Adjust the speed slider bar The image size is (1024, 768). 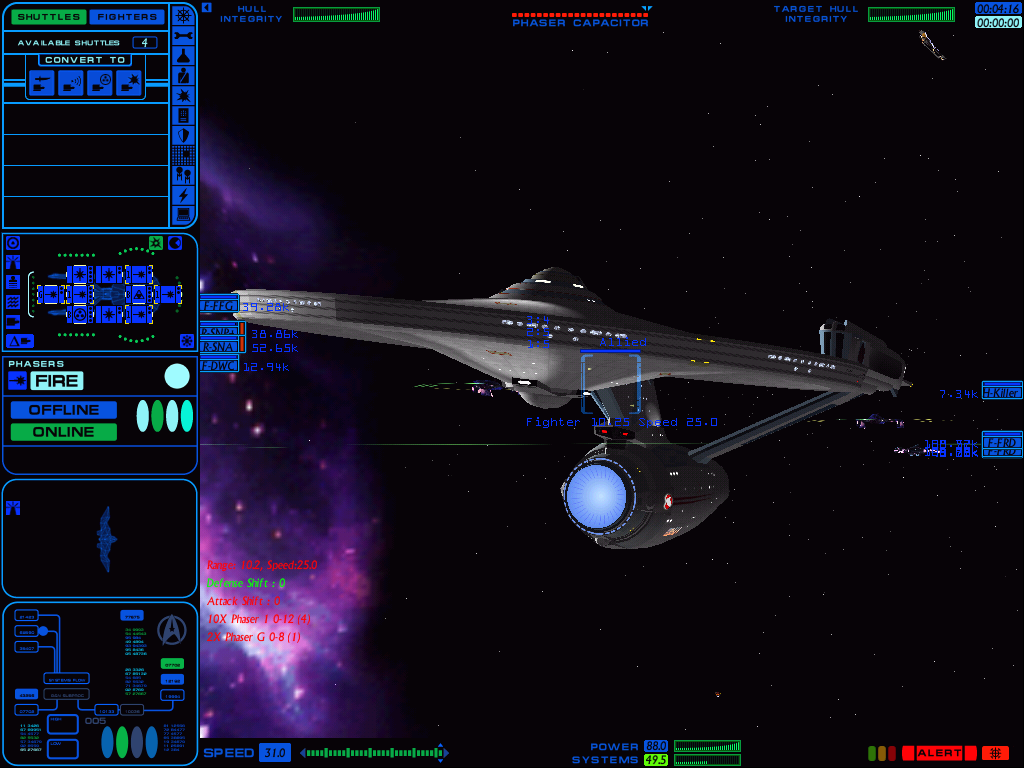tap(374, 752)
